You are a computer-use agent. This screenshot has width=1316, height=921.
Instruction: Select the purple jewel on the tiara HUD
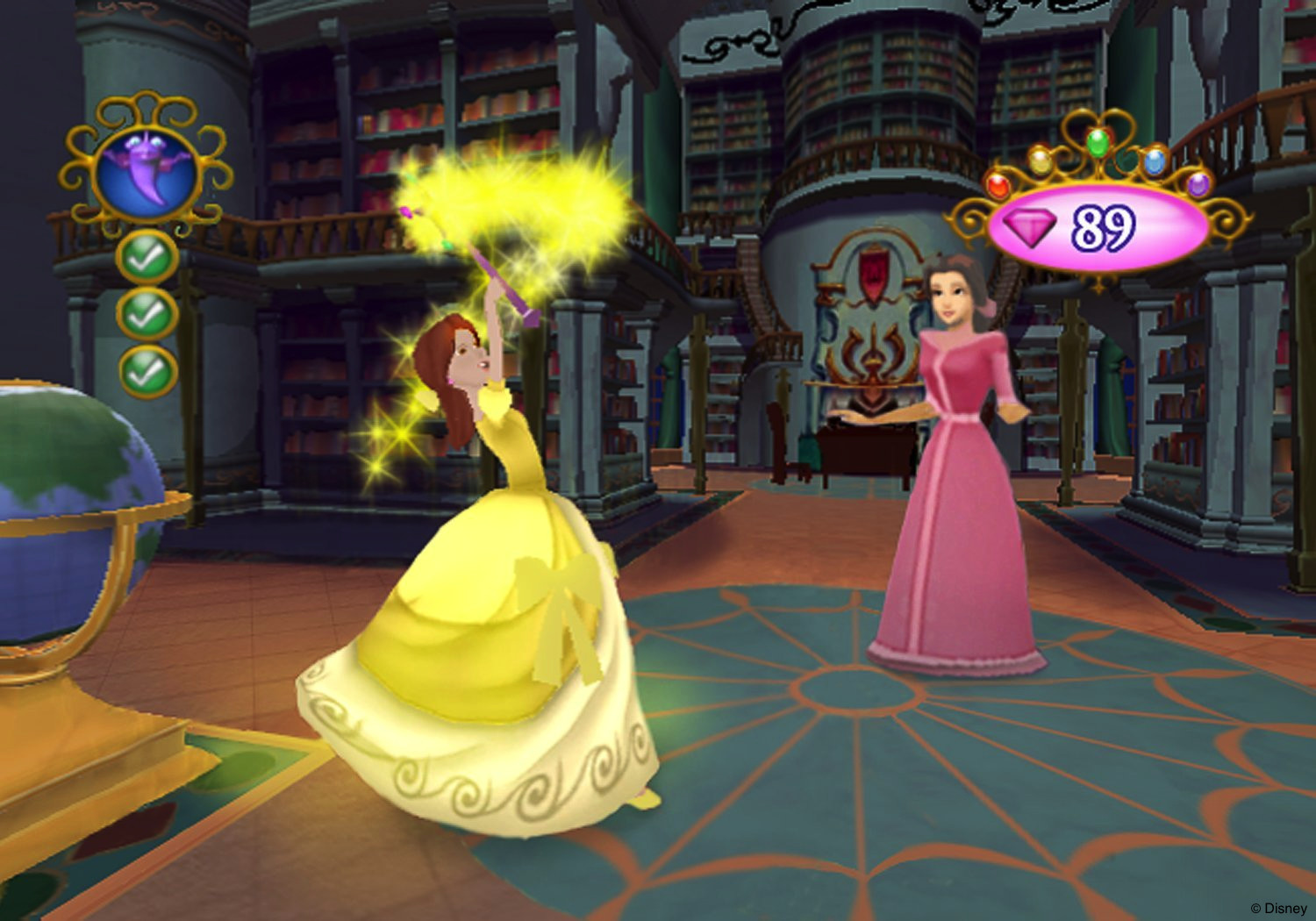1197,186
